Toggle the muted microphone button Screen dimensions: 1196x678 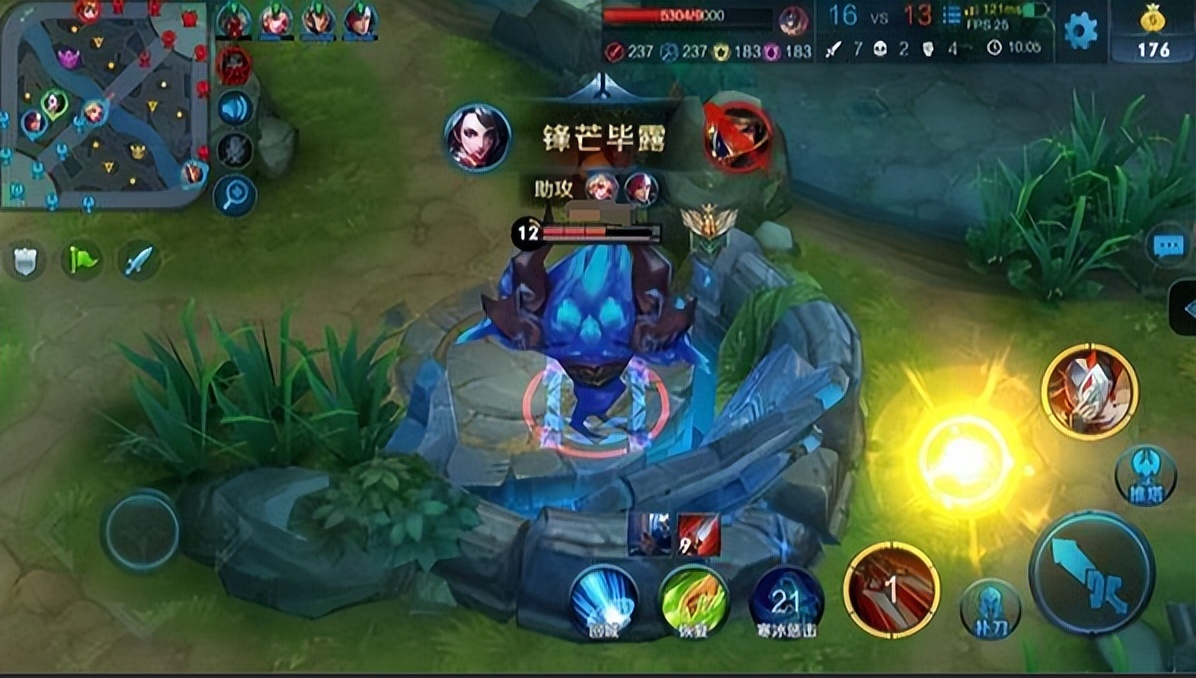[x=235, y=150]
